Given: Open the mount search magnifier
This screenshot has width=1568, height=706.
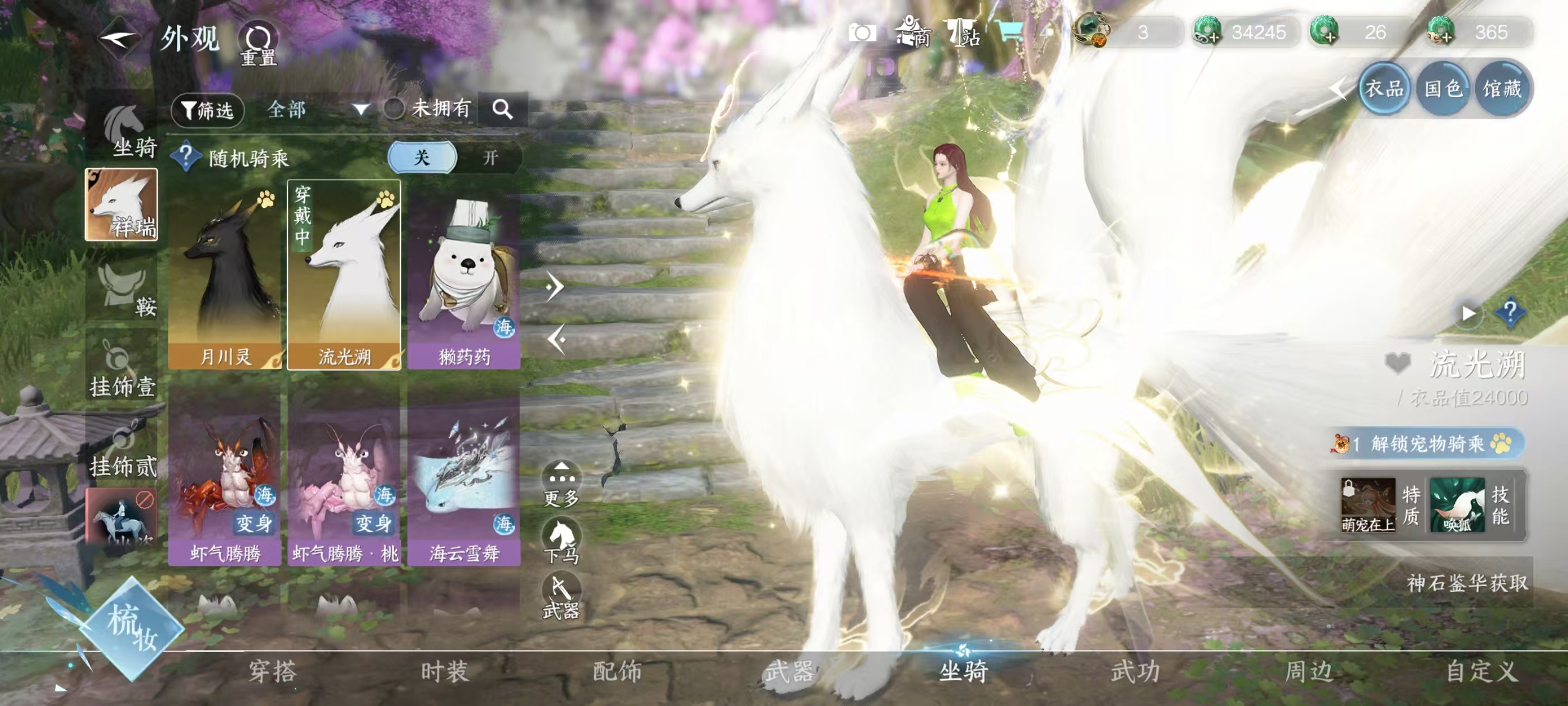Looking at the screenshot, I should tap(502, 110).
